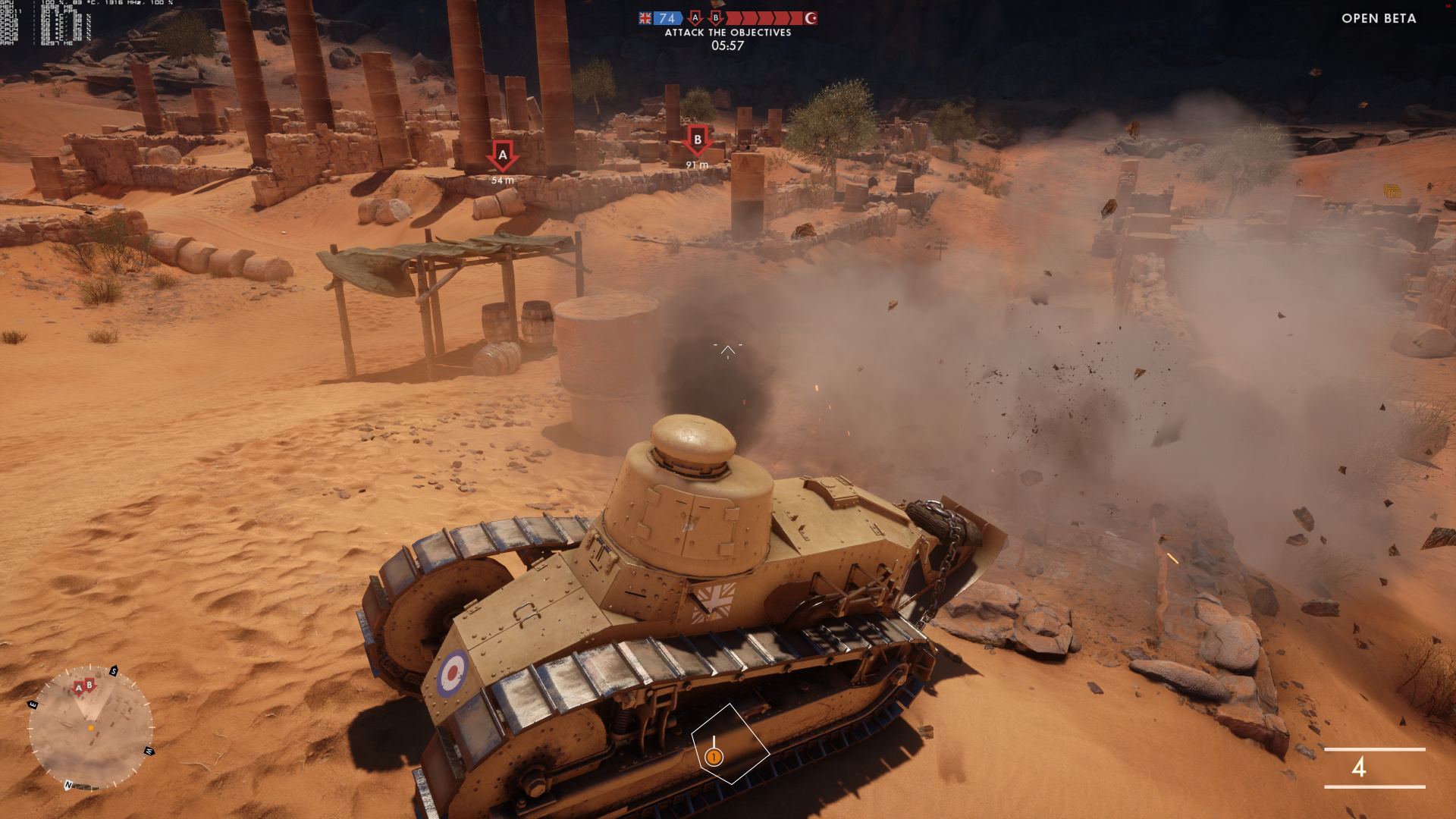Click objective B flag in top scoreboard

[715, 17]
